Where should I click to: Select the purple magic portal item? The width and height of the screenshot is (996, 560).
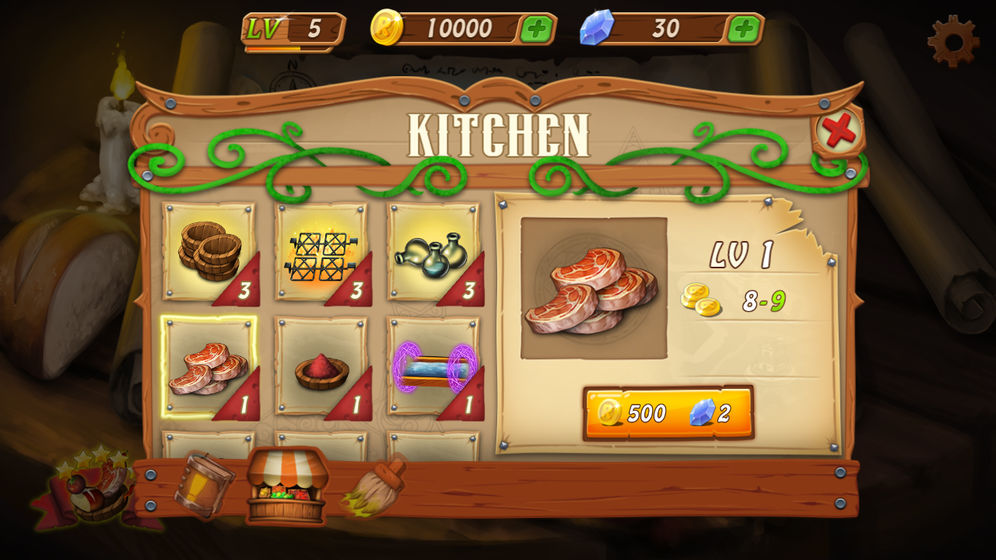(x=435, y=367)
